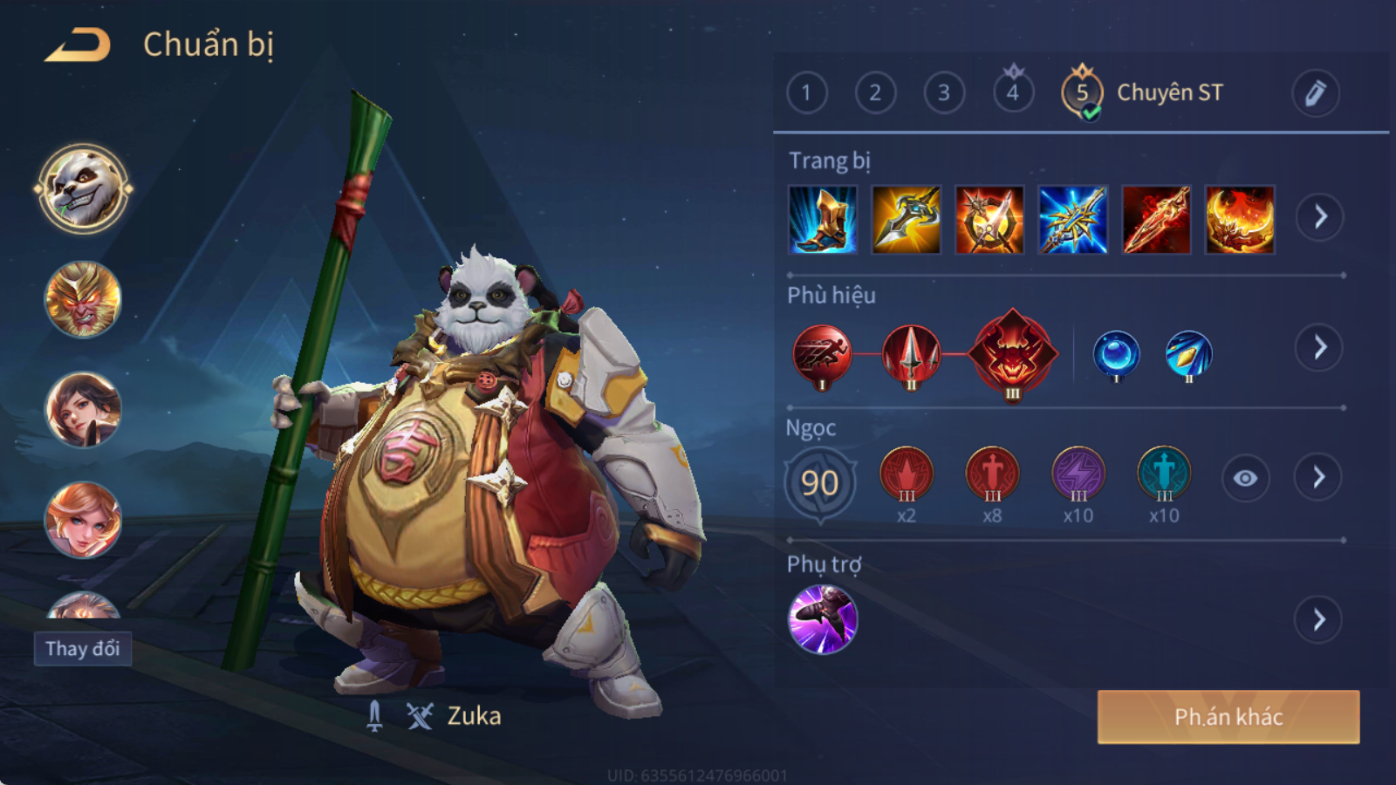Select the purple dash Phụ trợ spell

[x=822, y=620]
